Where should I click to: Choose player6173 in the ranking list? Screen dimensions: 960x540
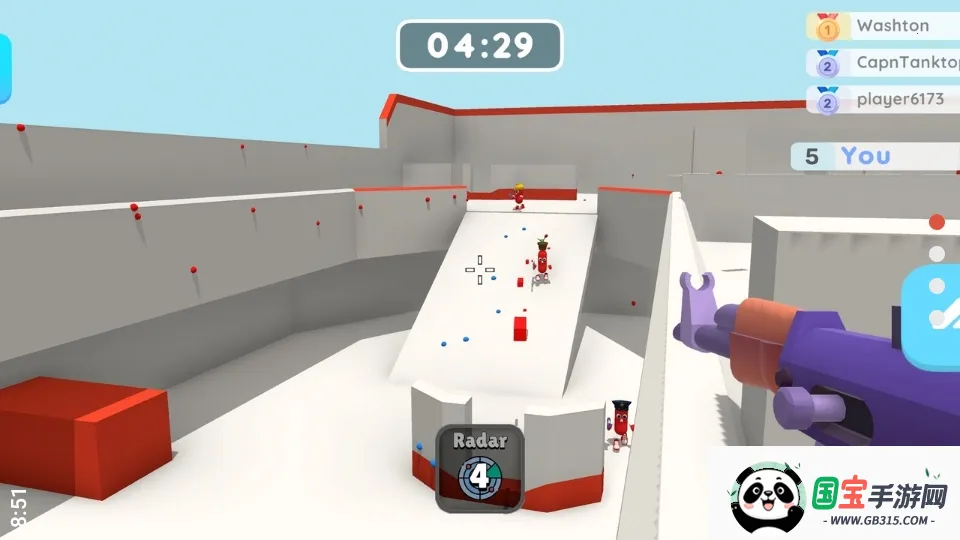pos(881,100)
